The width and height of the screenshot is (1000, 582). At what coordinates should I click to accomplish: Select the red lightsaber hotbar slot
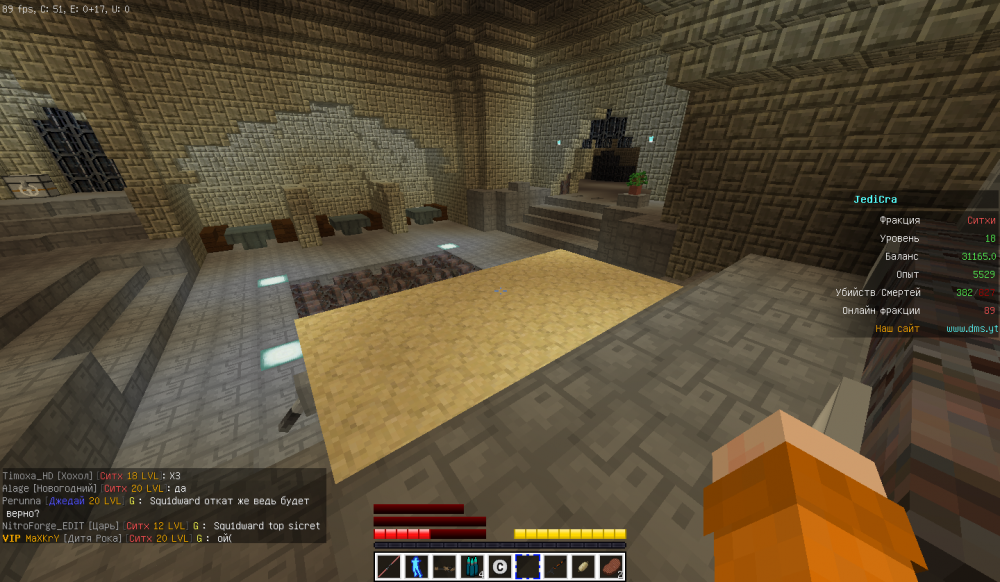pyautogui.click(x=388, y=567)
